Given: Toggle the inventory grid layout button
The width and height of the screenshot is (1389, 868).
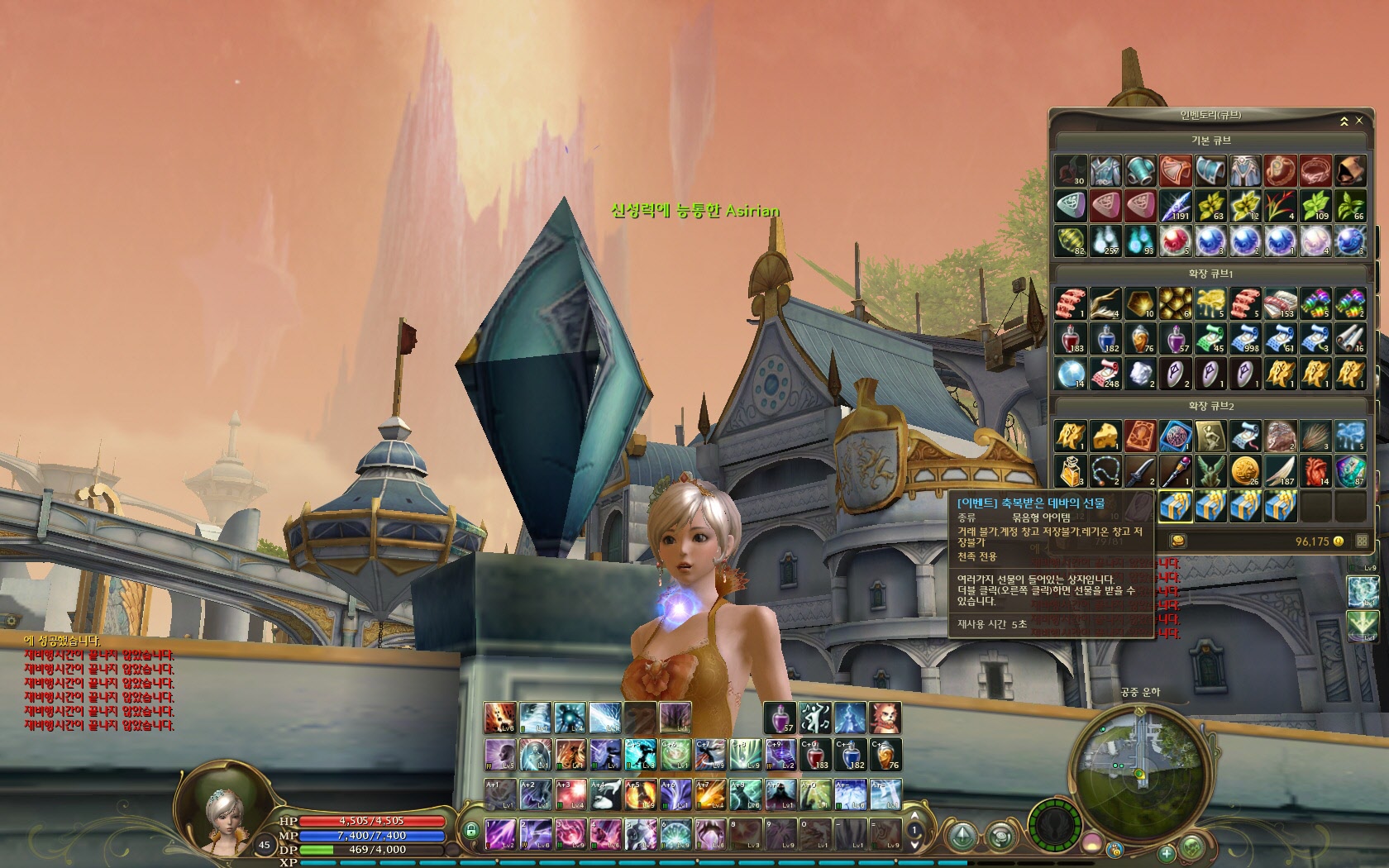Looking at the screenshot, I should (x=1362, y=541).
